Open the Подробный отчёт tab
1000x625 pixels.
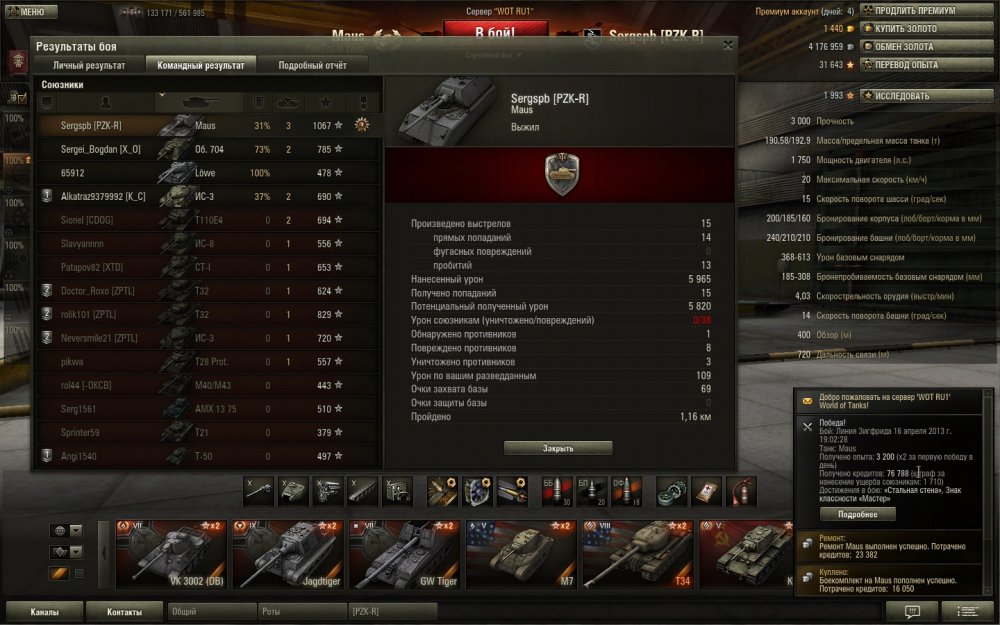coord(313,65)
